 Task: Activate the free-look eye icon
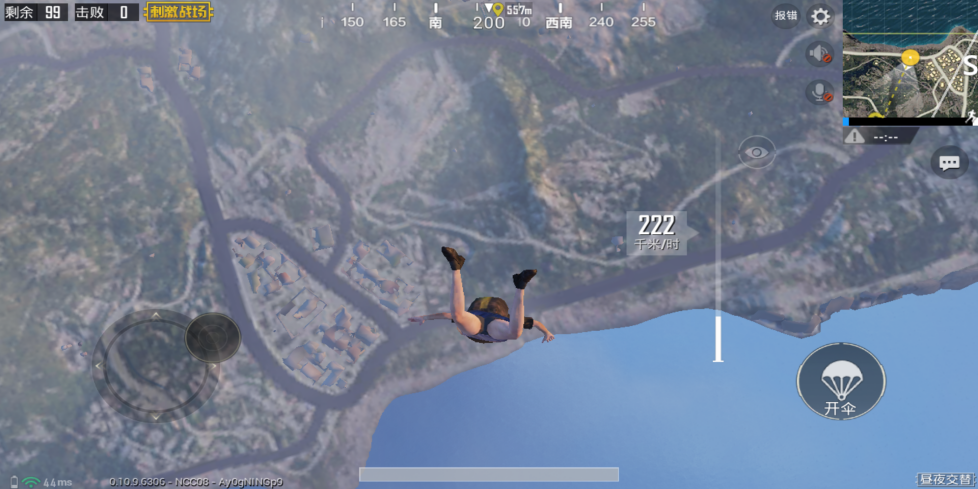click(x=757, y=153)
